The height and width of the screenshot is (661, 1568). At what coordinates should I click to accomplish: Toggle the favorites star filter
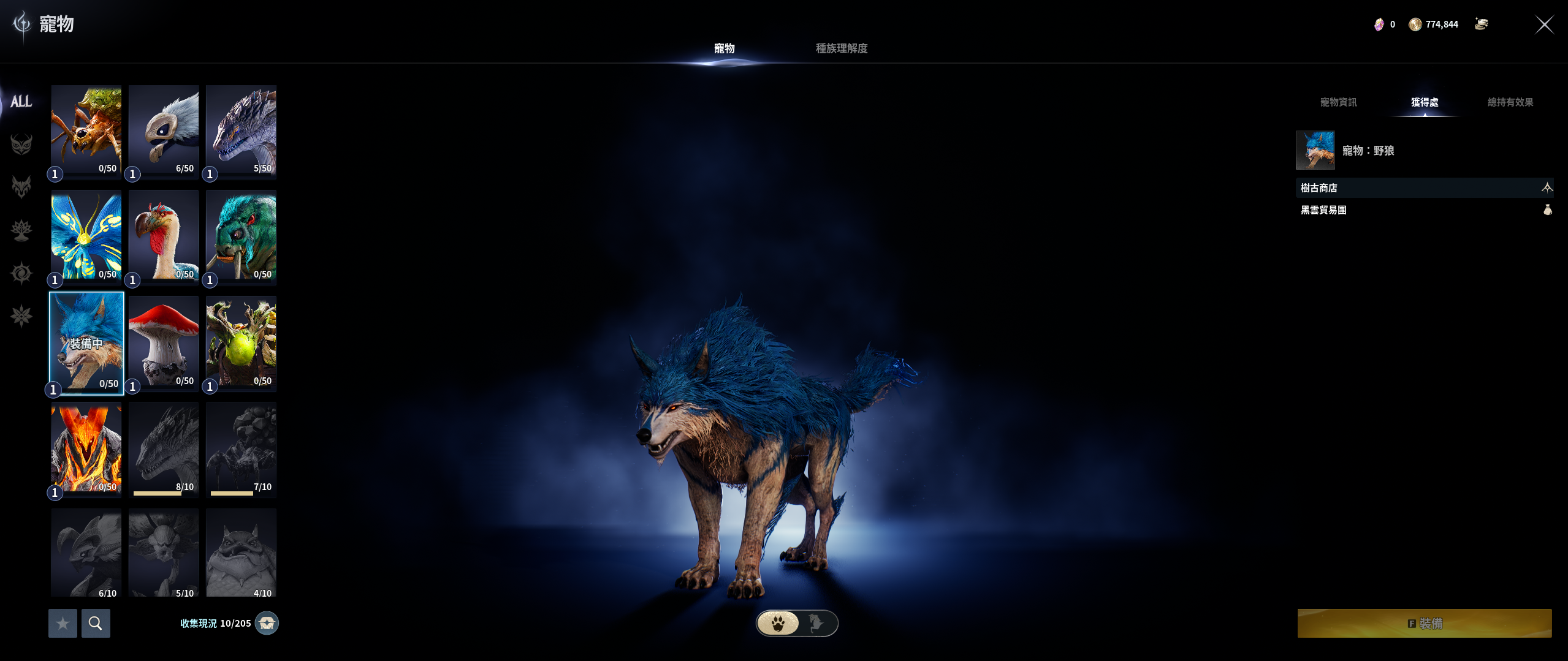pyautogui.click(x=63, y=623)
